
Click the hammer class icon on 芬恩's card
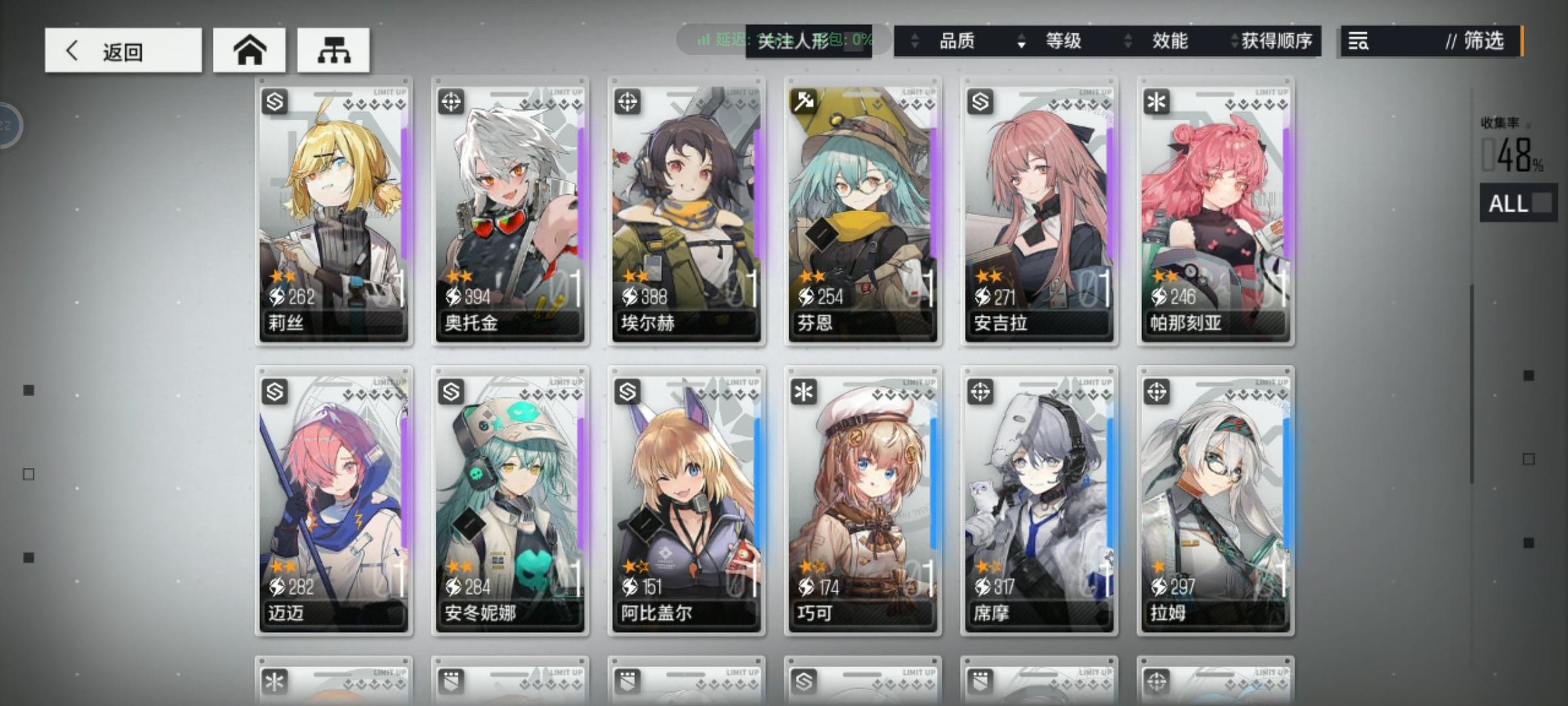tap(803, 103)
